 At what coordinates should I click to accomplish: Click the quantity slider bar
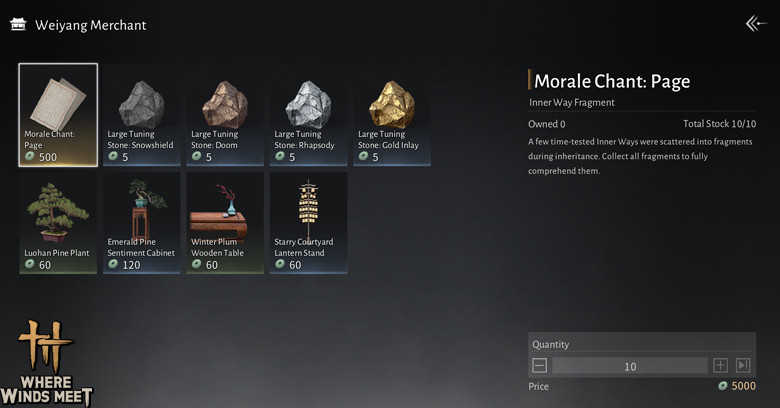(630, 366)
